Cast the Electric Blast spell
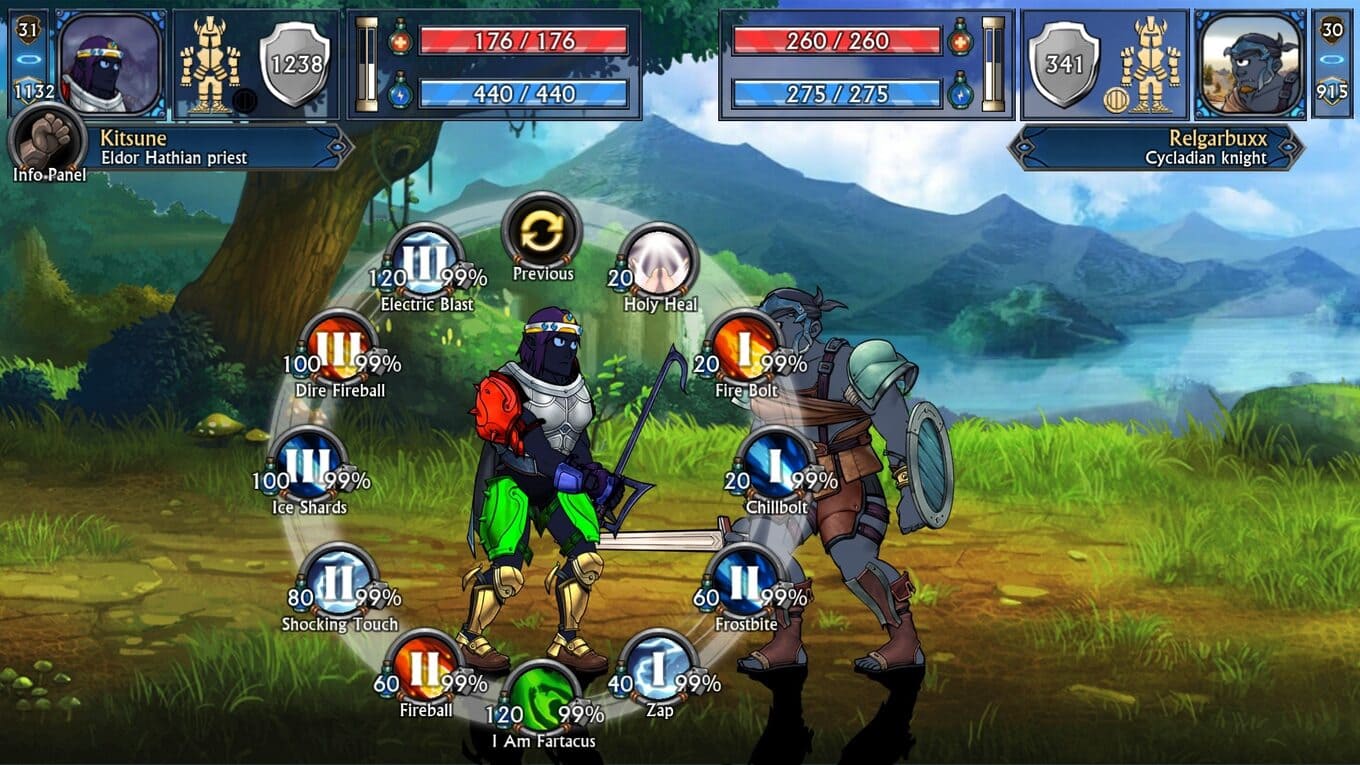Image resolution: width=1360 pixels, height=765 pixels. point(424,261)
